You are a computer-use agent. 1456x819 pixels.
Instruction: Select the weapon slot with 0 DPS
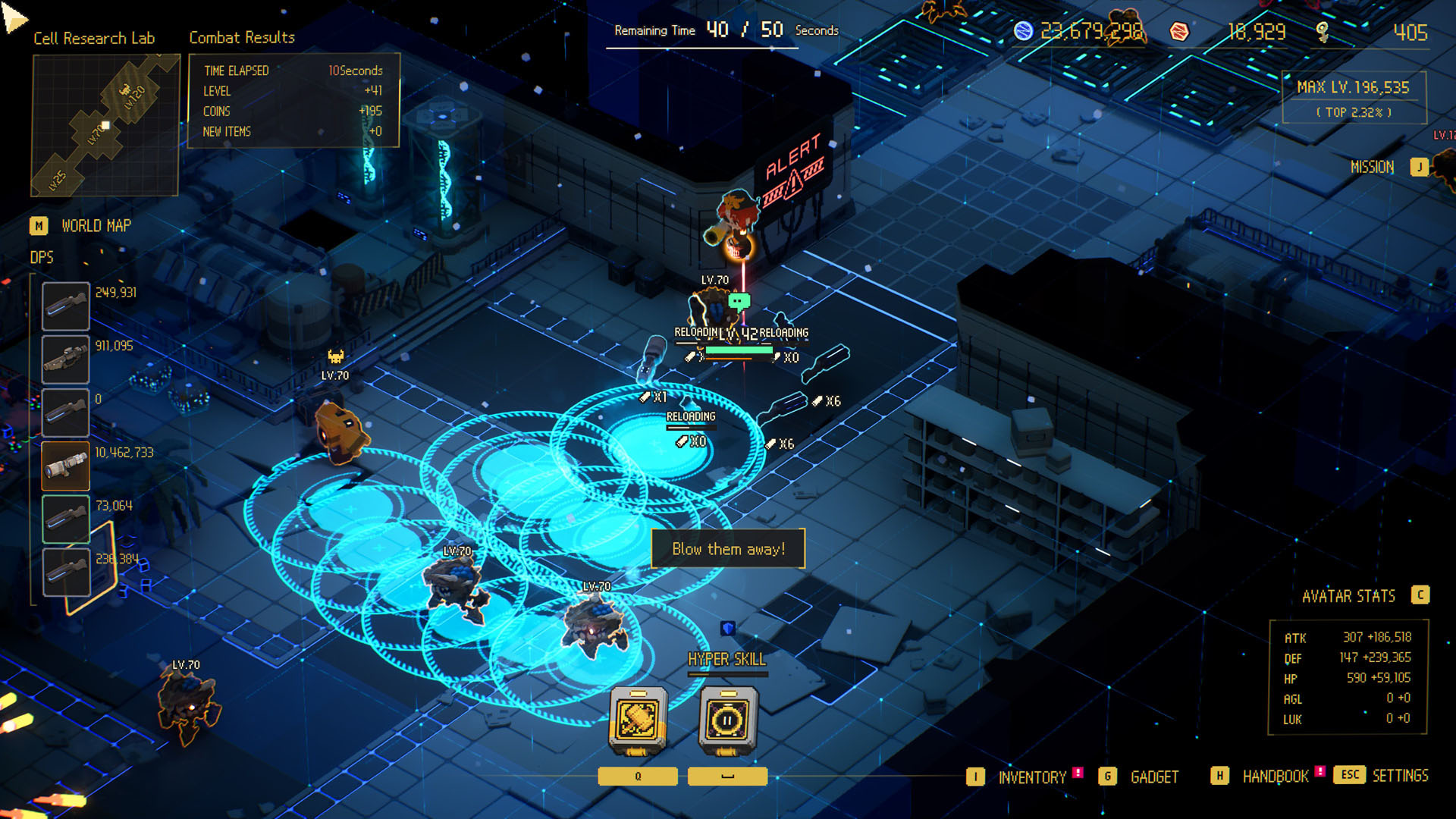65,412
